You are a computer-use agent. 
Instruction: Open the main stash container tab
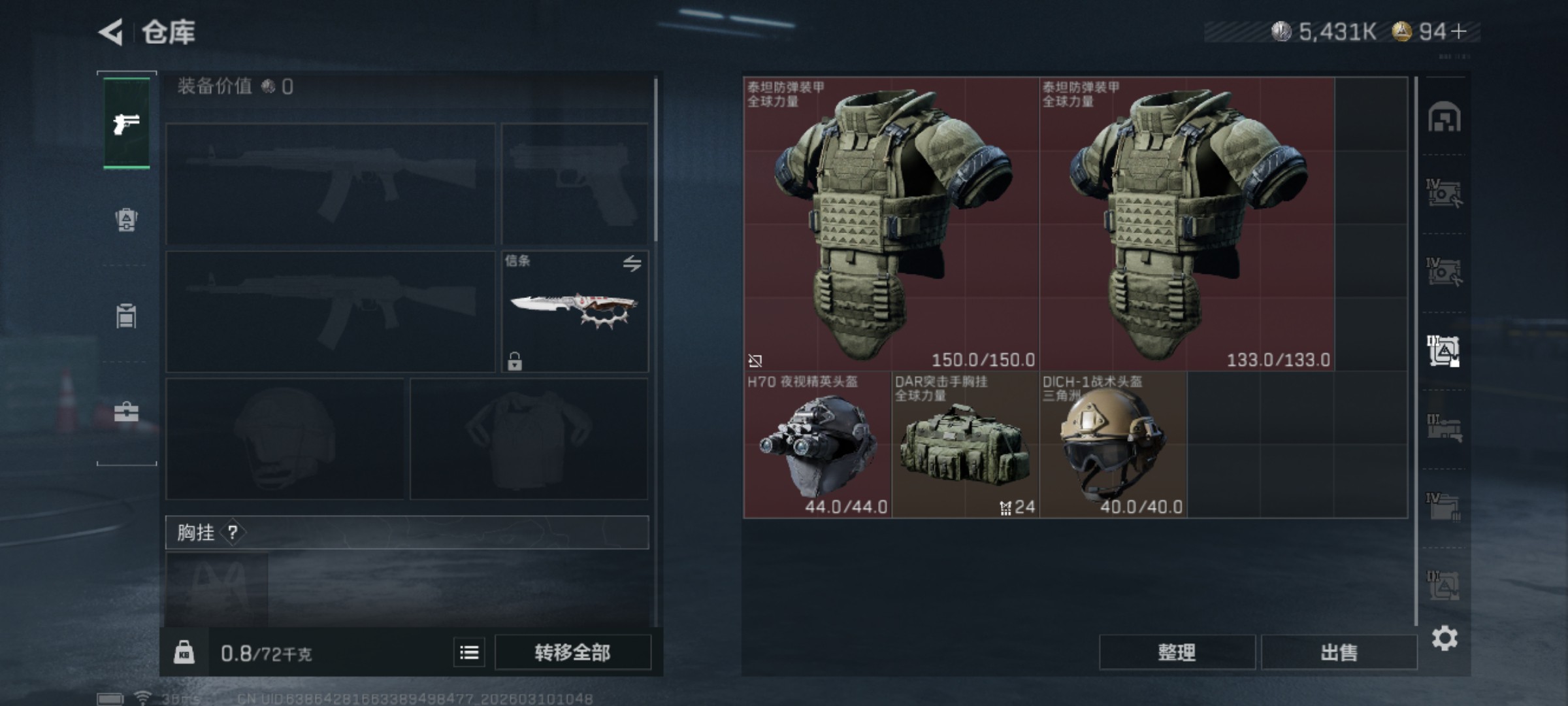point(1444,118)
